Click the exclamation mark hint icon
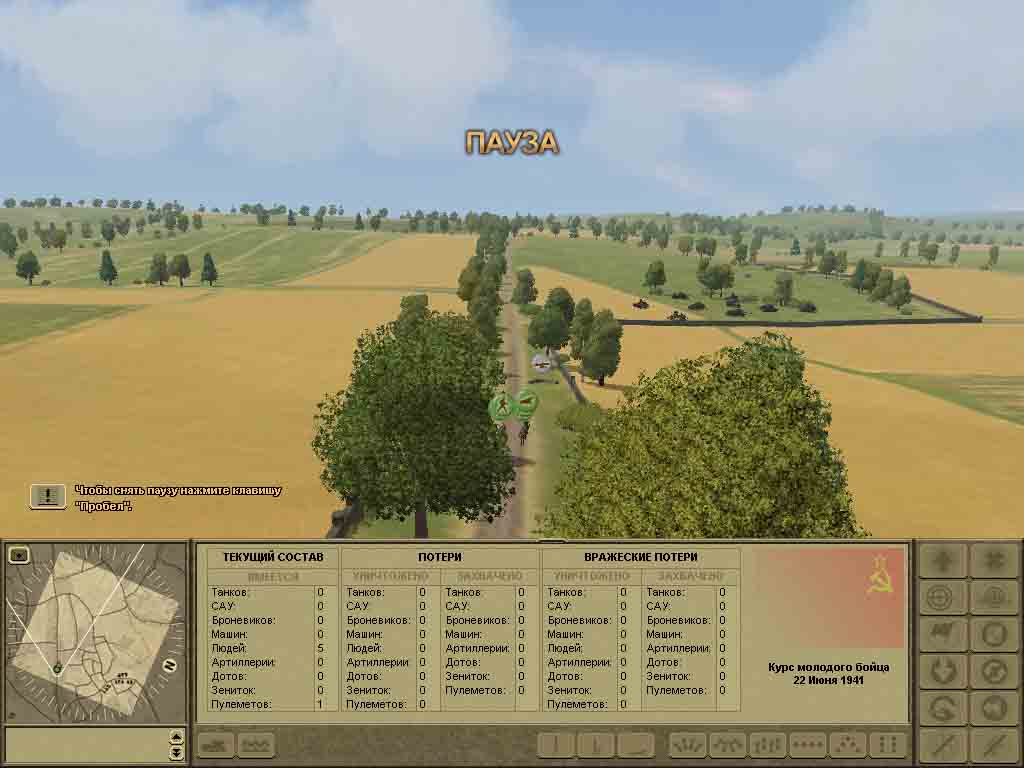1024x768 pixels. (x=47, y=496)
